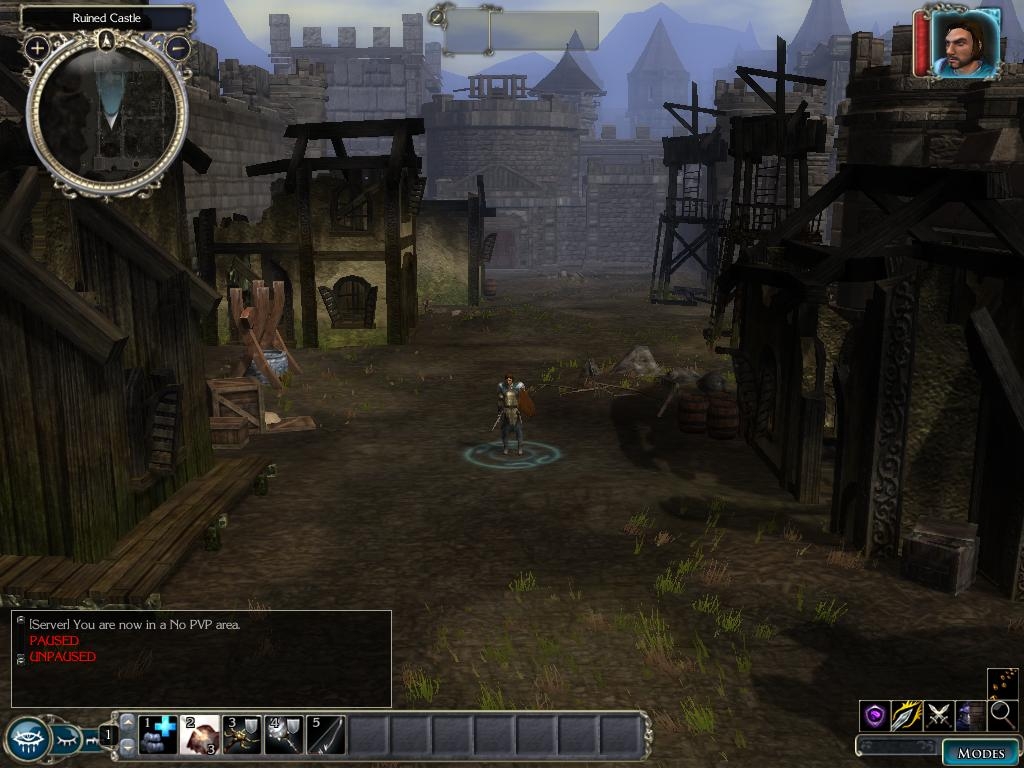Activate the mace and shield in slot 4
Screen dimensions: 1024x768
coord(283,735)
